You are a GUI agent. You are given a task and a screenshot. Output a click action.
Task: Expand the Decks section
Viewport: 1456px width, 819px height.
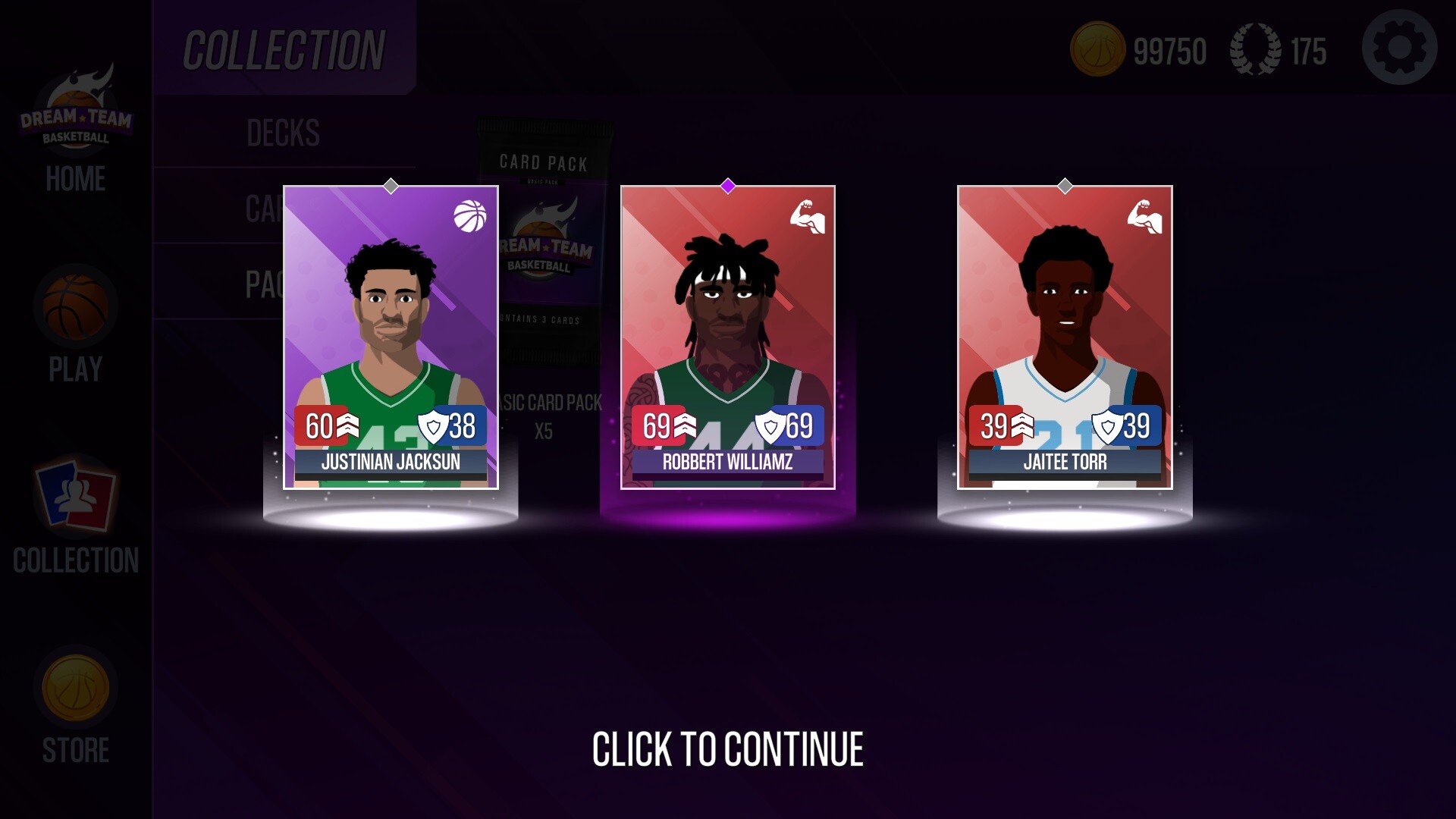click(284, 134)
